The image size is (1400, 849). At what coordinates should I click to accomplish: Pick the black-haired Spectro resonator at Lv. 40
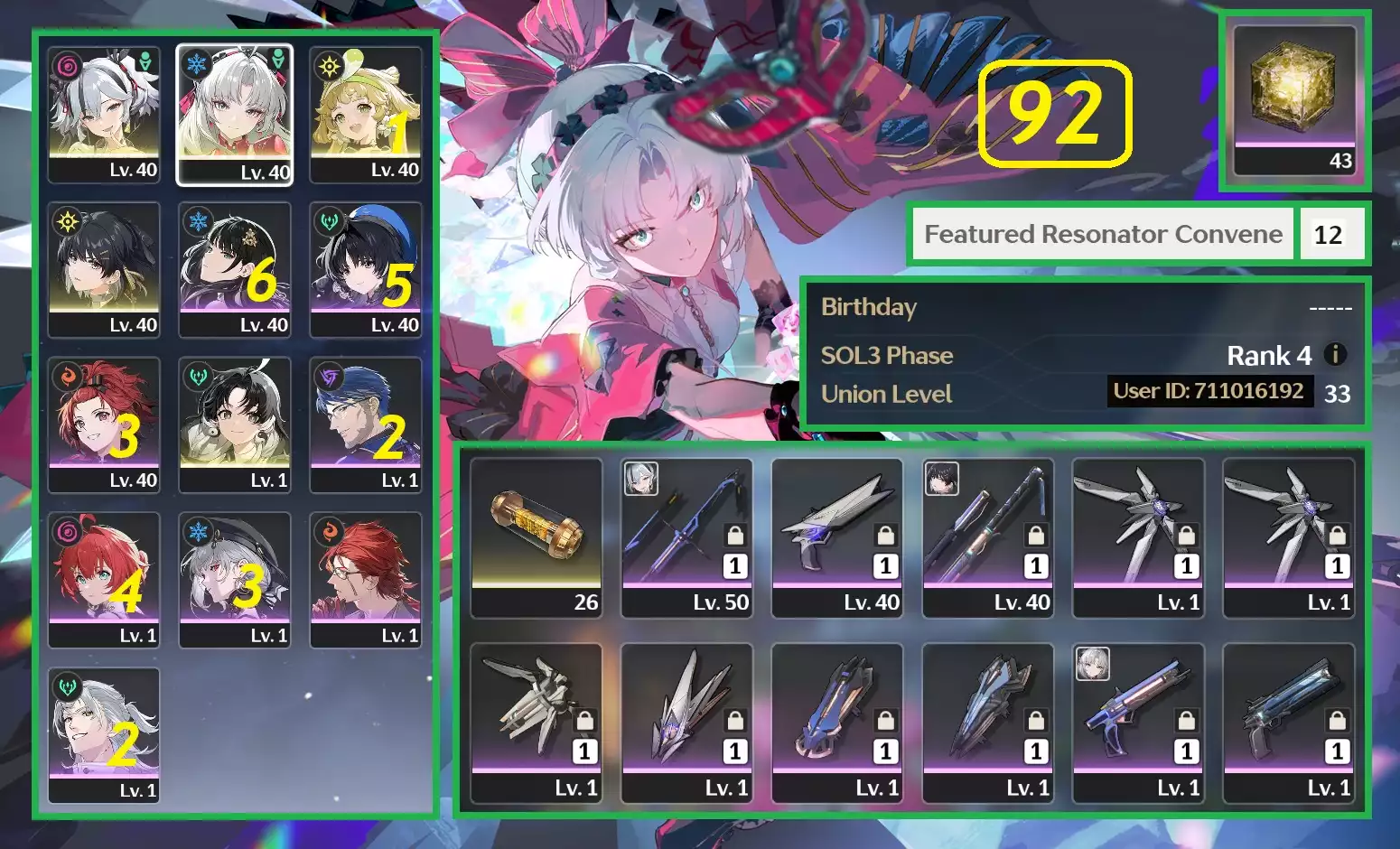(104, 270)
